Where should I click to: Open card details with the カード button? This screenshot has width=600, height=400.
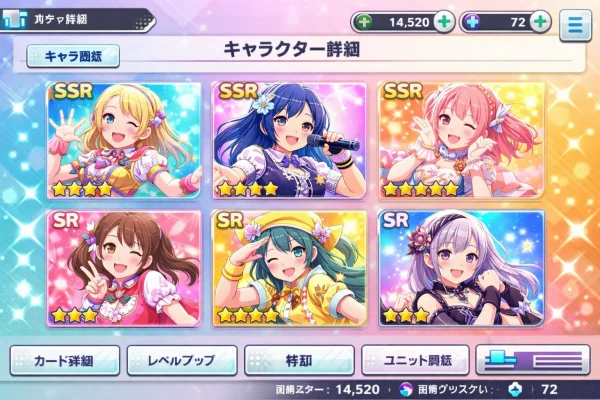point(65,358)
